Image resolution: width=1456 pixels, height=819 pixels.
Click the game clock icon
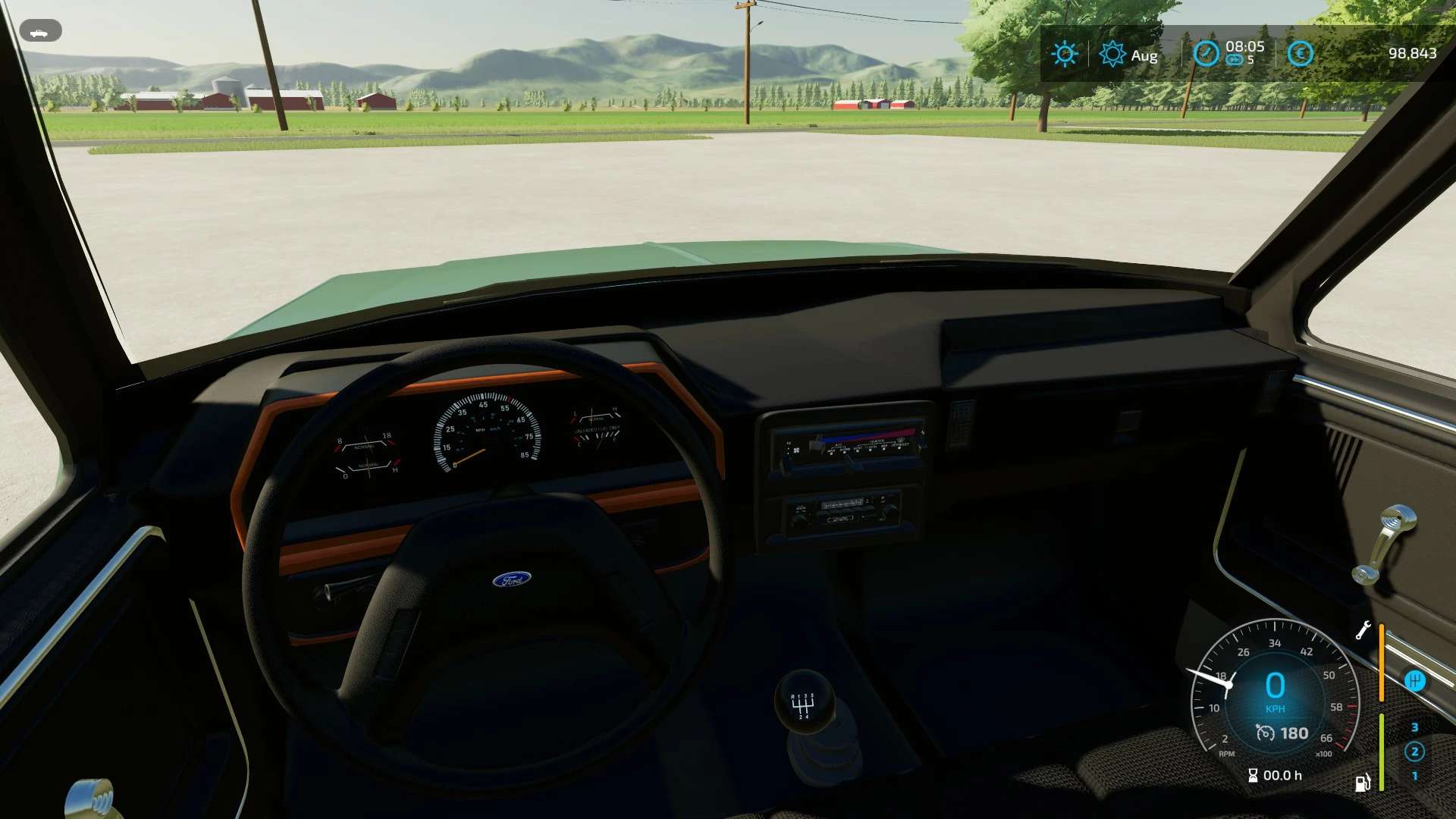[x=1205, y=54]
